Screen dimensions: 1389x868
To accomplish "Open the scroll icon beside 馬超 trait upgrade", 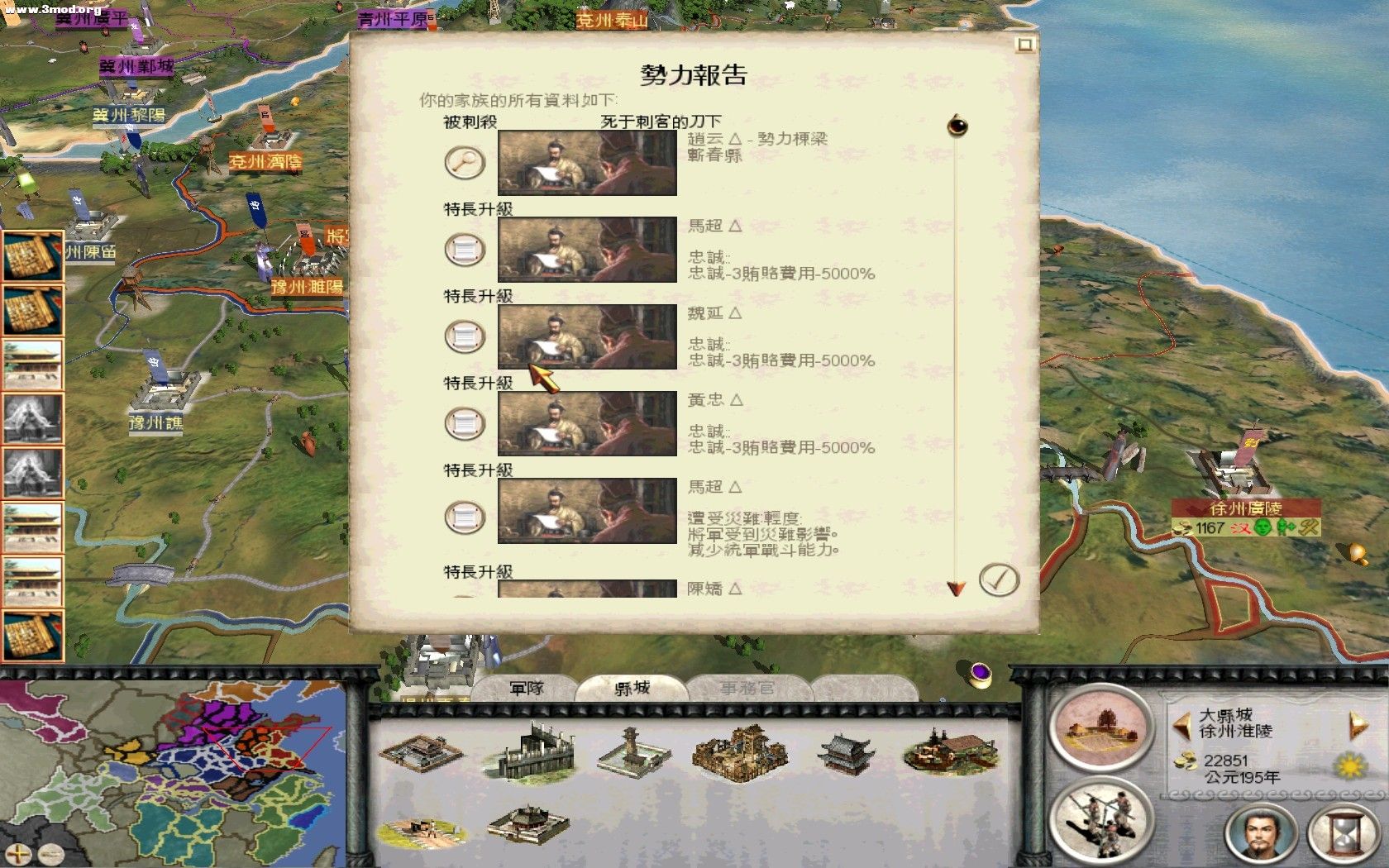I will 464,249.
